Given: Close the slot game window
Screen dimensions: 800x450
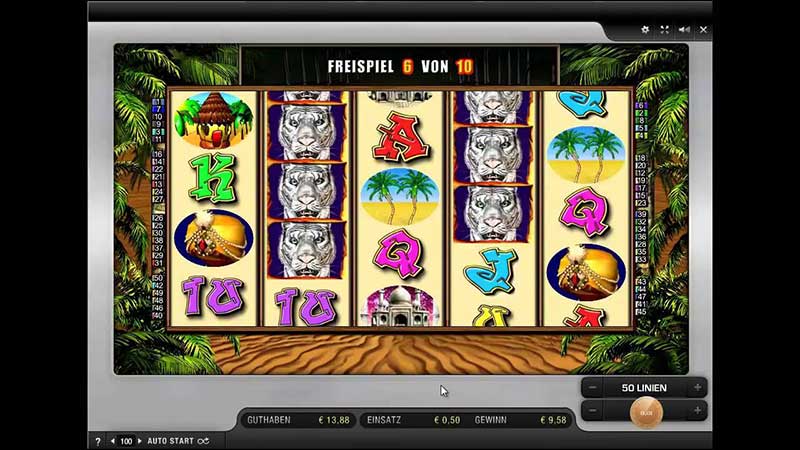Looking at the screenshot, I should pos(703,30).
